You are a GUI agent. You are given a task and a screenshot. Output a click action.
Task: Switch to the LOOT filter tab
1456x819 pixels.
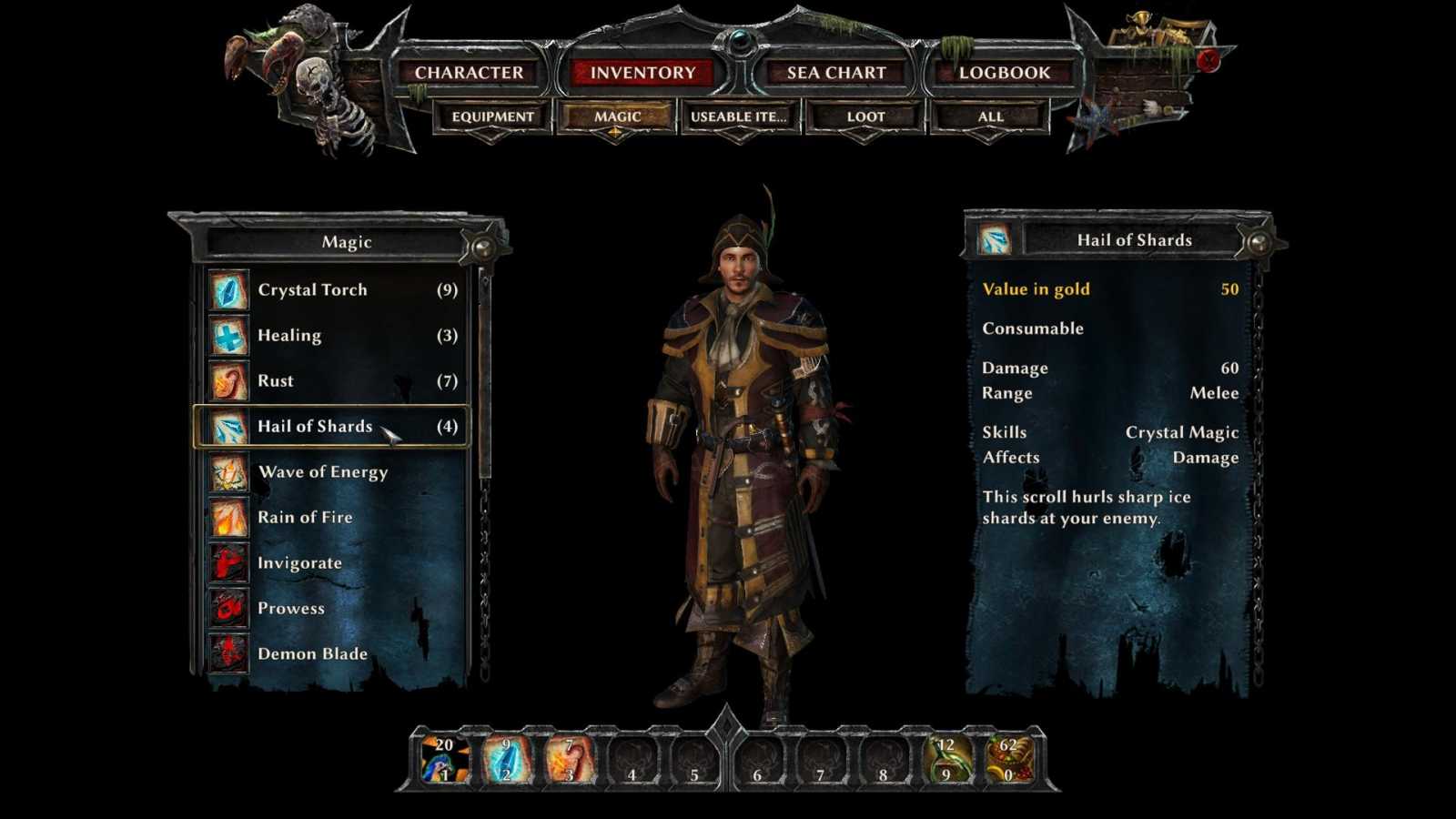[x=861, y=116]
